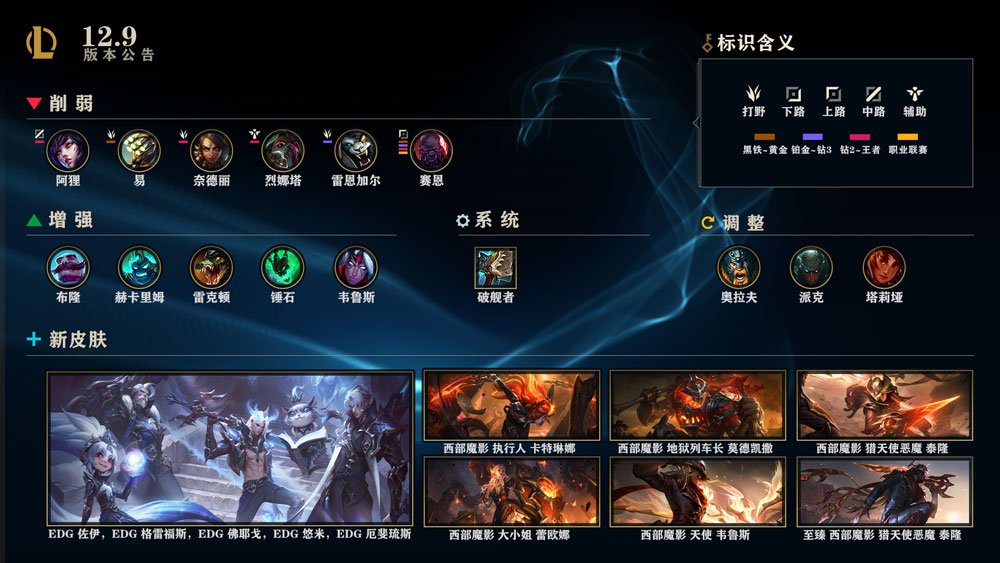
Task: Open the 布隆 buff entry
Action: (68, 267)
